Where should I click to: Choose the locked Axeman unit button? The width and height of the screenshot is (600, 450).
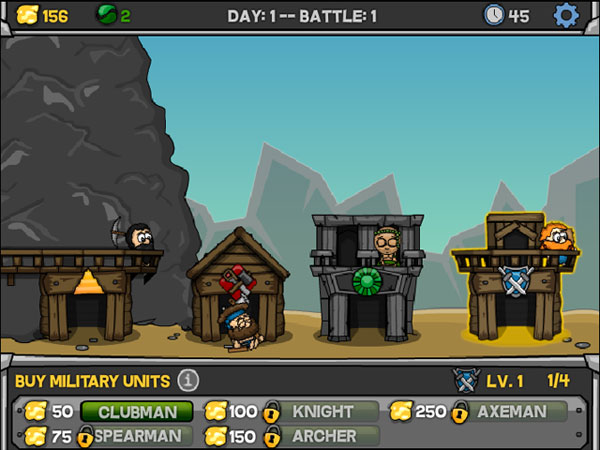coord(511,411)
